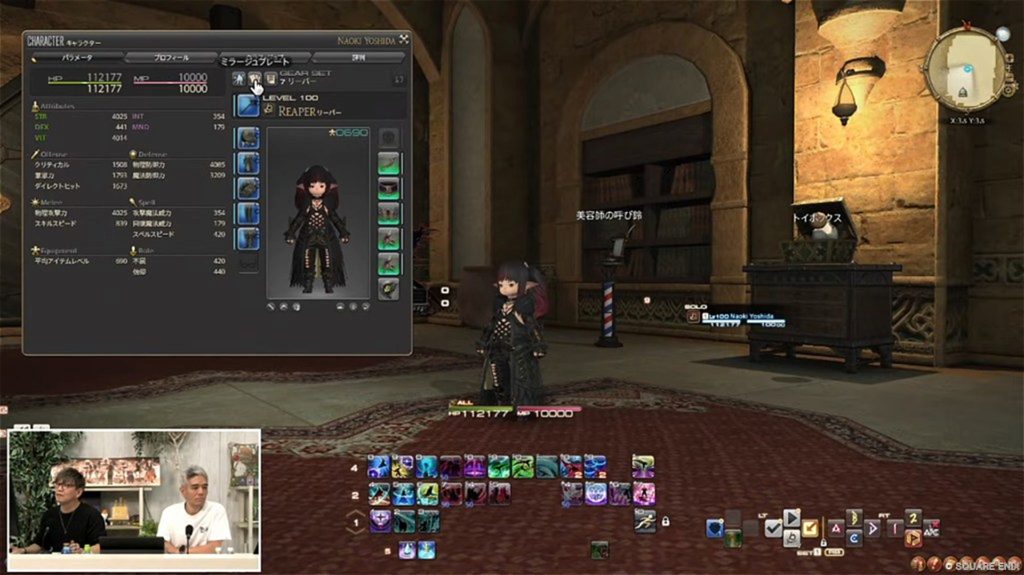Select the letter A waymark icon

click(835, 527)
